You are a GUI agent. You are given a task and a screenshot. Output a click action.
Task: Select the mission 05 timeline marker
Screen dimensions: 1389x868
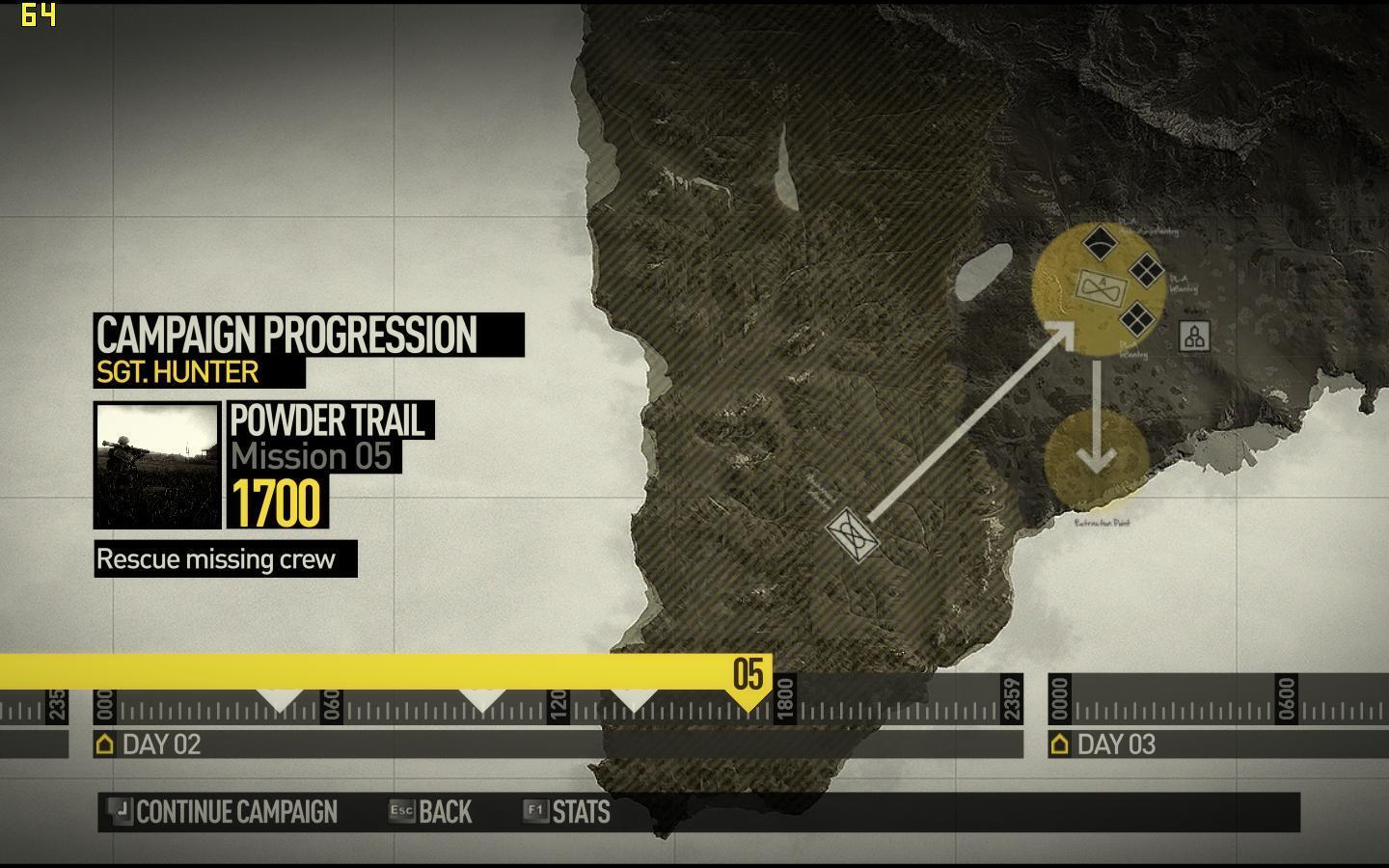pyautogui.click(x=749, y=675)
